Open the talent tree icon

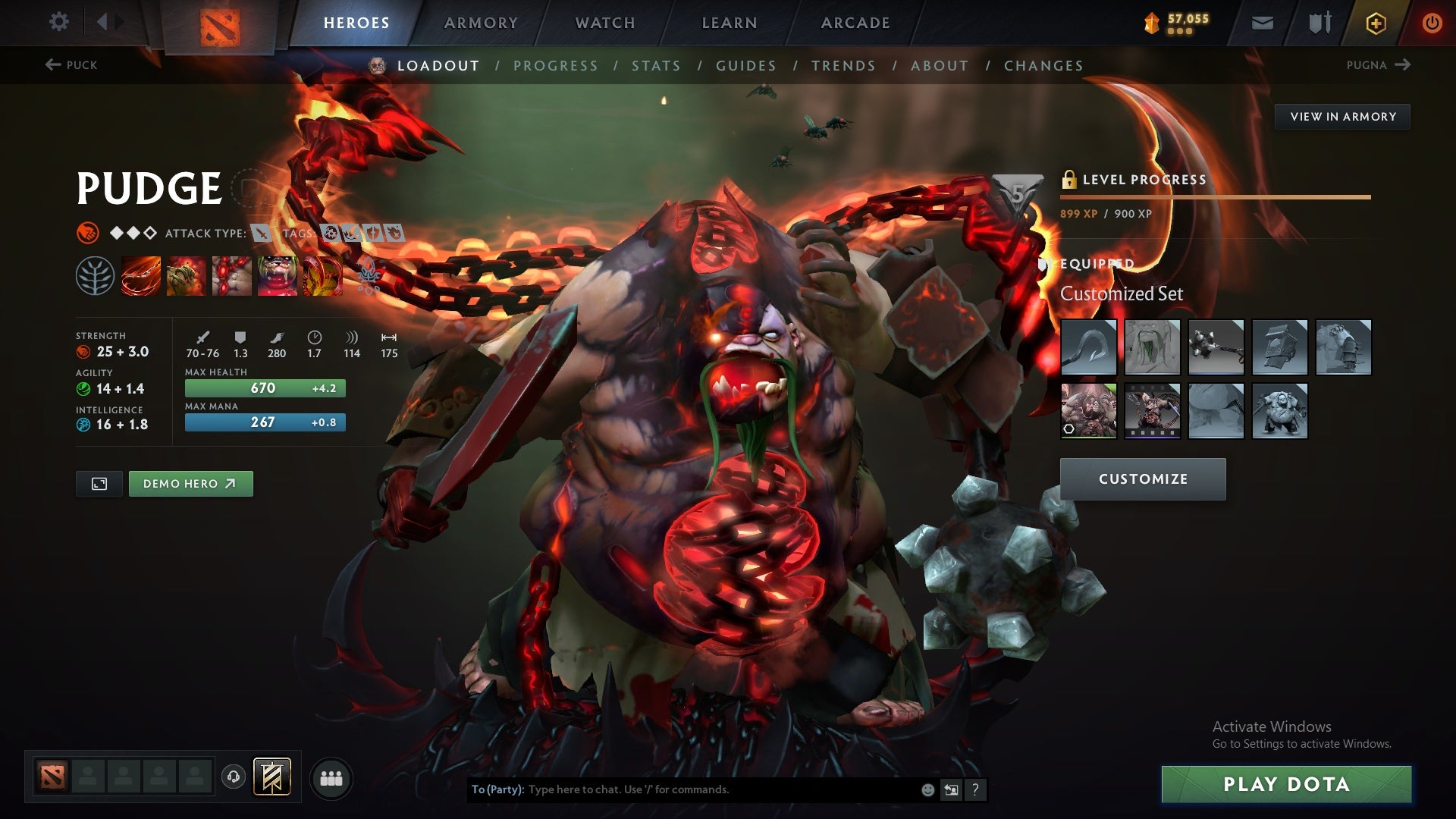[x=93, y=277]
